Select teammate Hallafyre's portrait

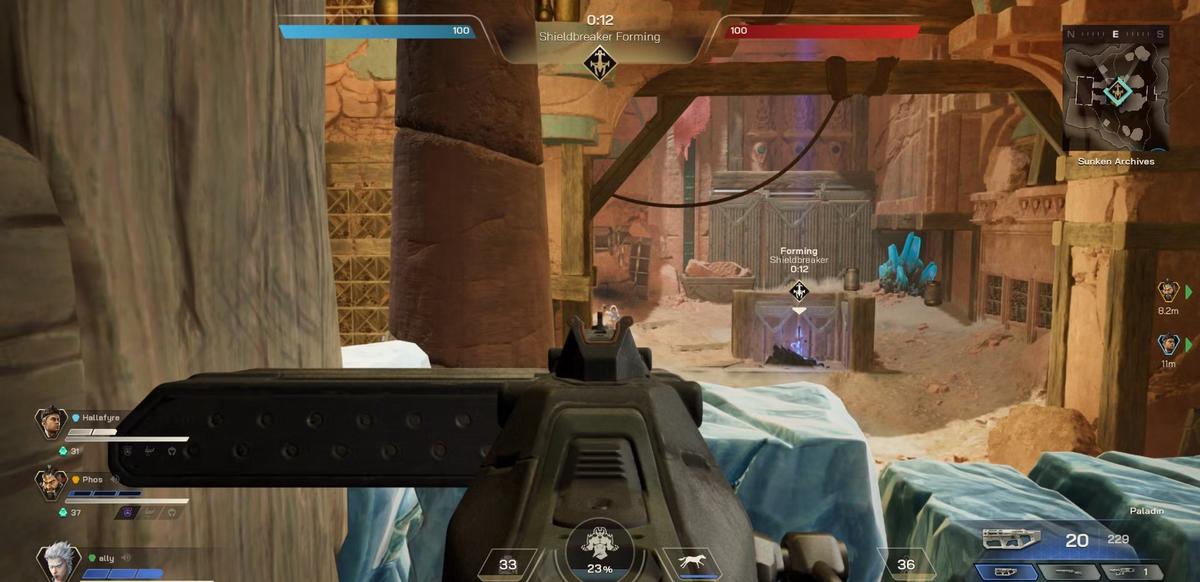(x=51, y=423)
